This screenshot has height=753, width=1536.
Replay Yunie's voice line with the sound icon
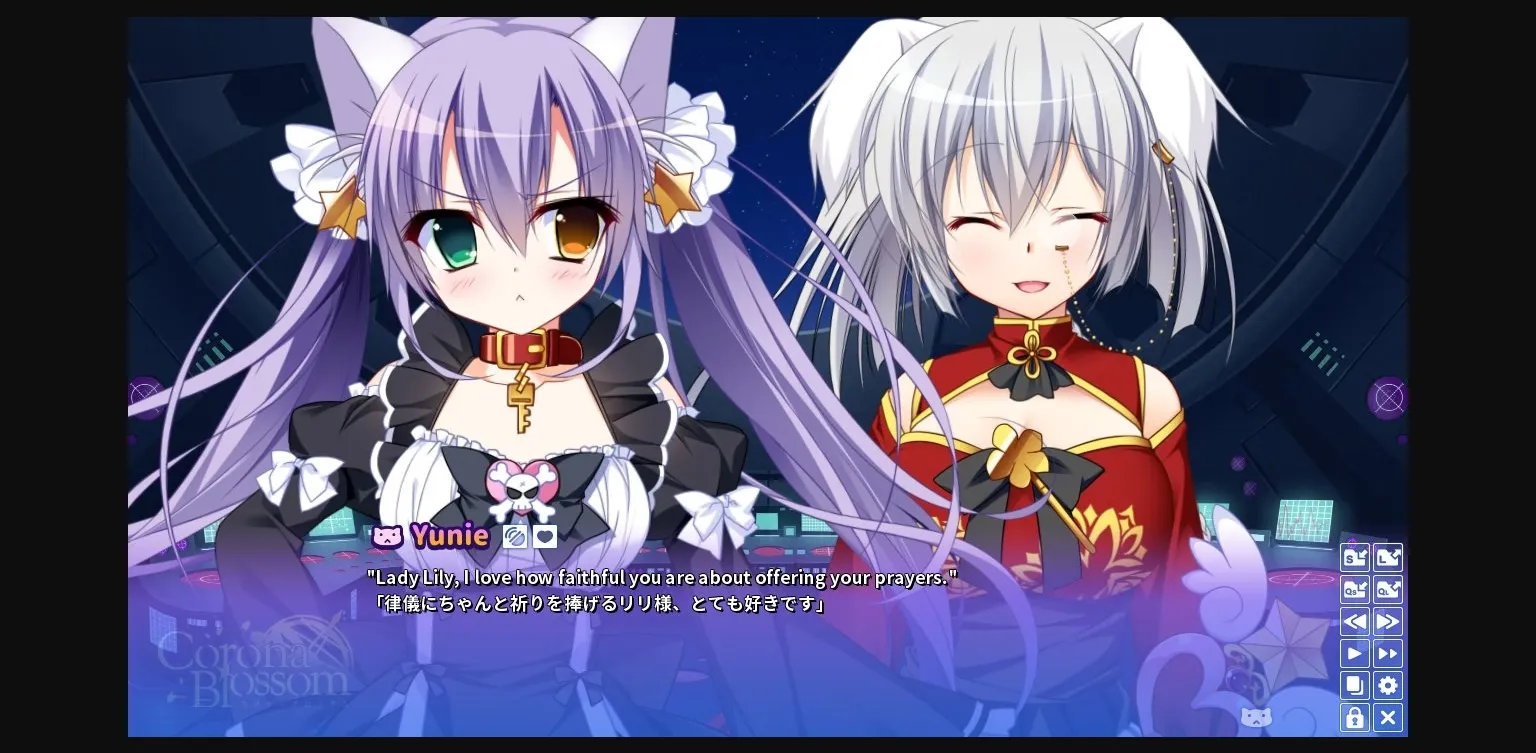[515, 536]
